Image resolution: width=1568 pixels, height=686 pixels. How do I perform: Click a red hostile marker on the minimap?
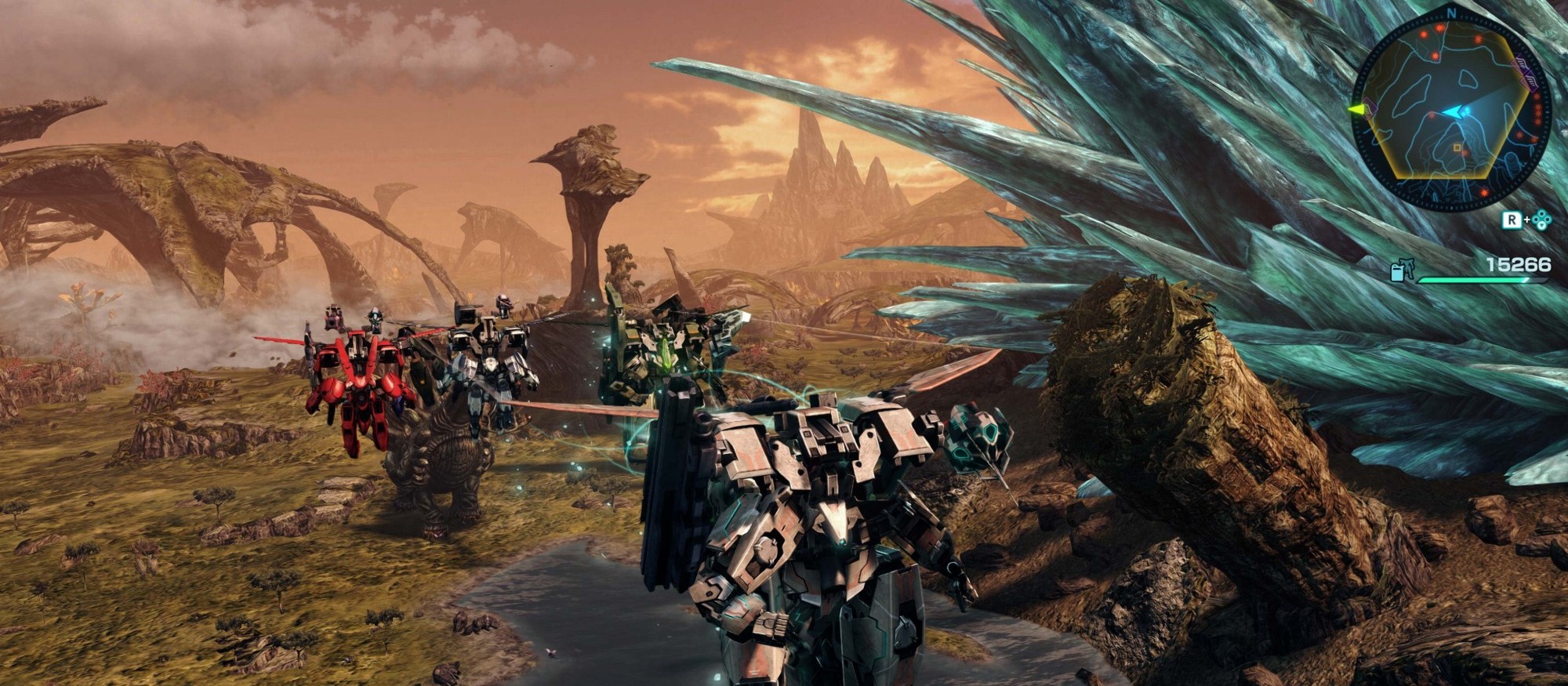[1439, 28]
